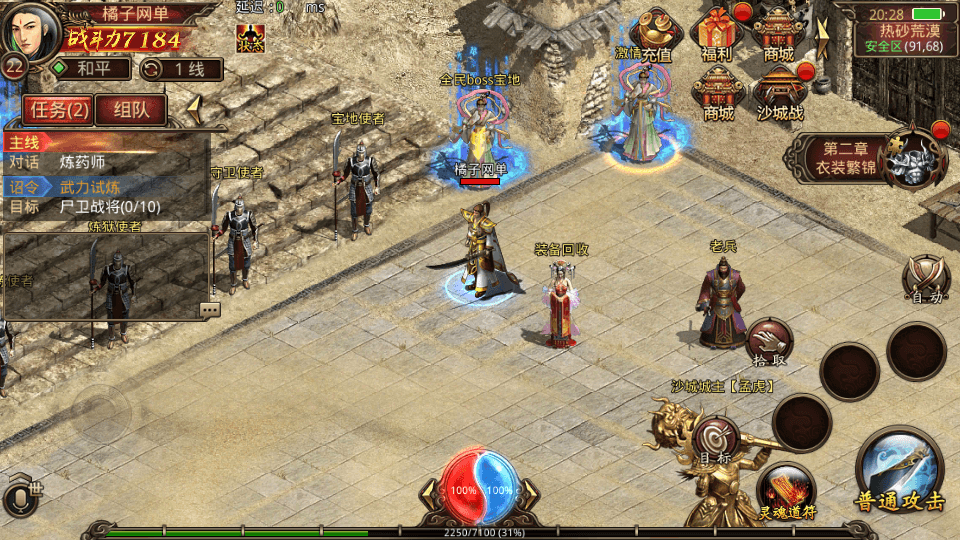Open the 组队 team tab
960x540 pixels.
130,109
